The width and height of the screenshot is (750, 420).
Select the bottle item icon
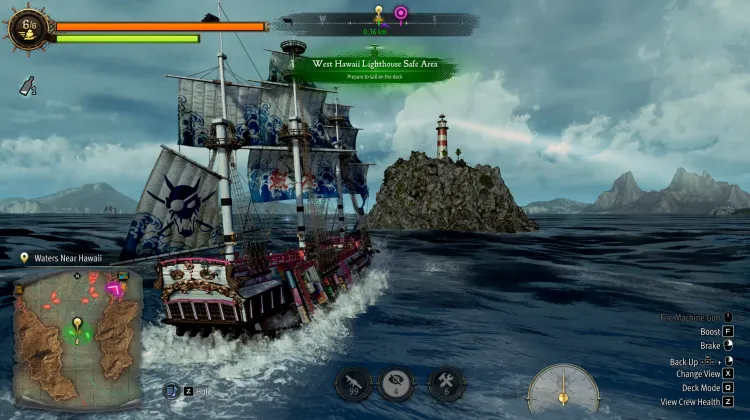click(x=27, y=87)
